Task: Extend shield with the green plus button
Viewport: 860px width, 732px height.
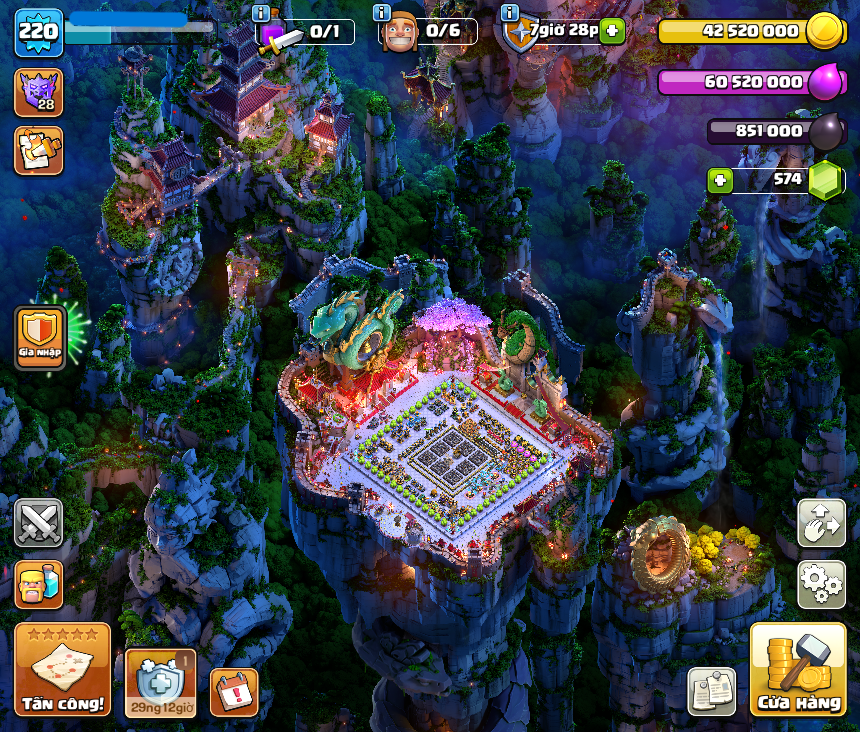Action: pos(613,31)
